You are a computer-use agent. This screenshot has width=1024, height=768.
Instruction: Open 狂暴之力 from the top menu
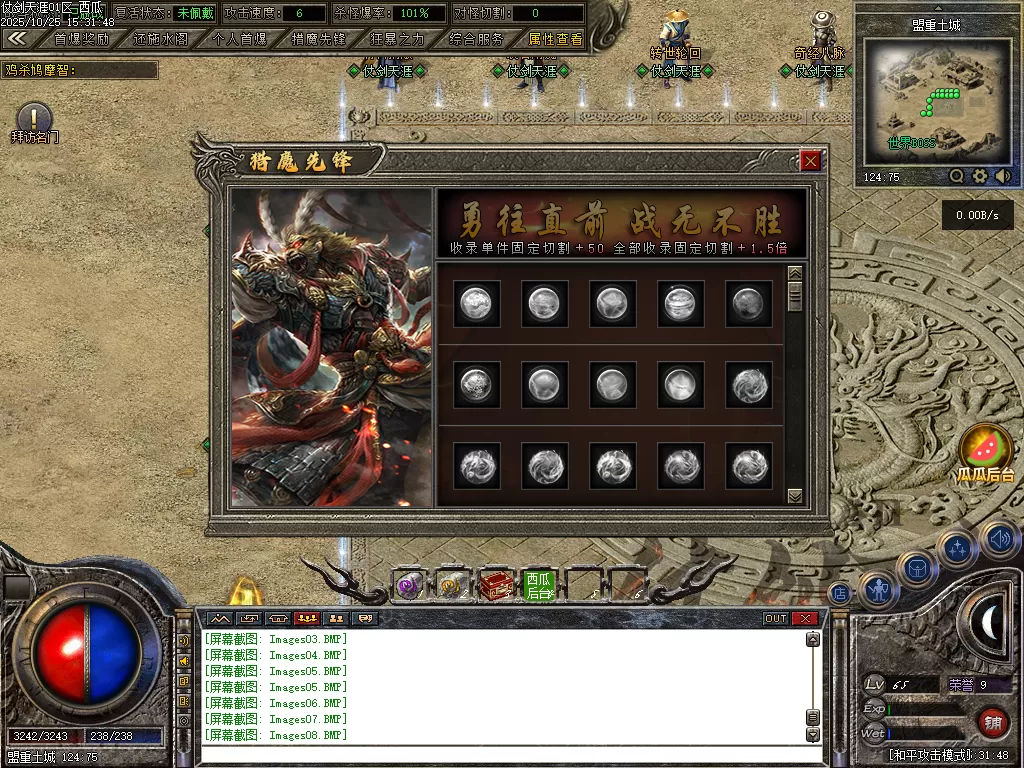click(397, 39)
